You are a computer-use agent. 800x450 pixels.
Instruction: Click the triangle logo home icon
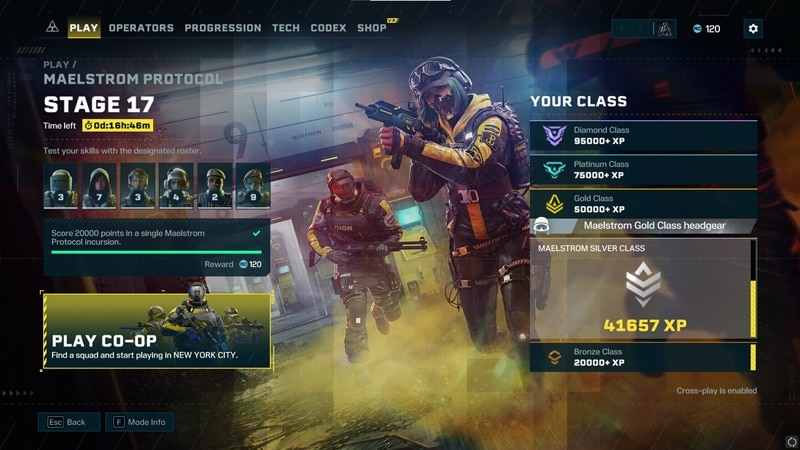tap(52, 28)
